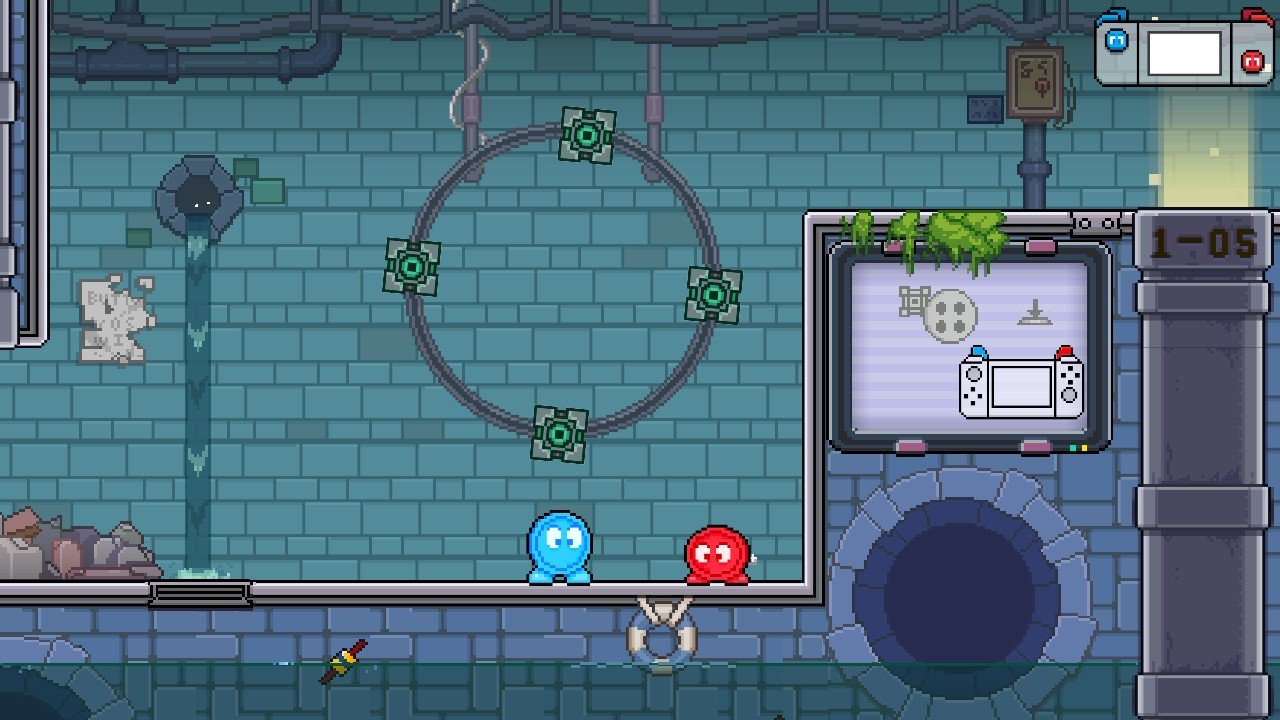Select the 1-05 level number sign
The width and height of the screenshot is (1280, 720).
pos(1204,240)
